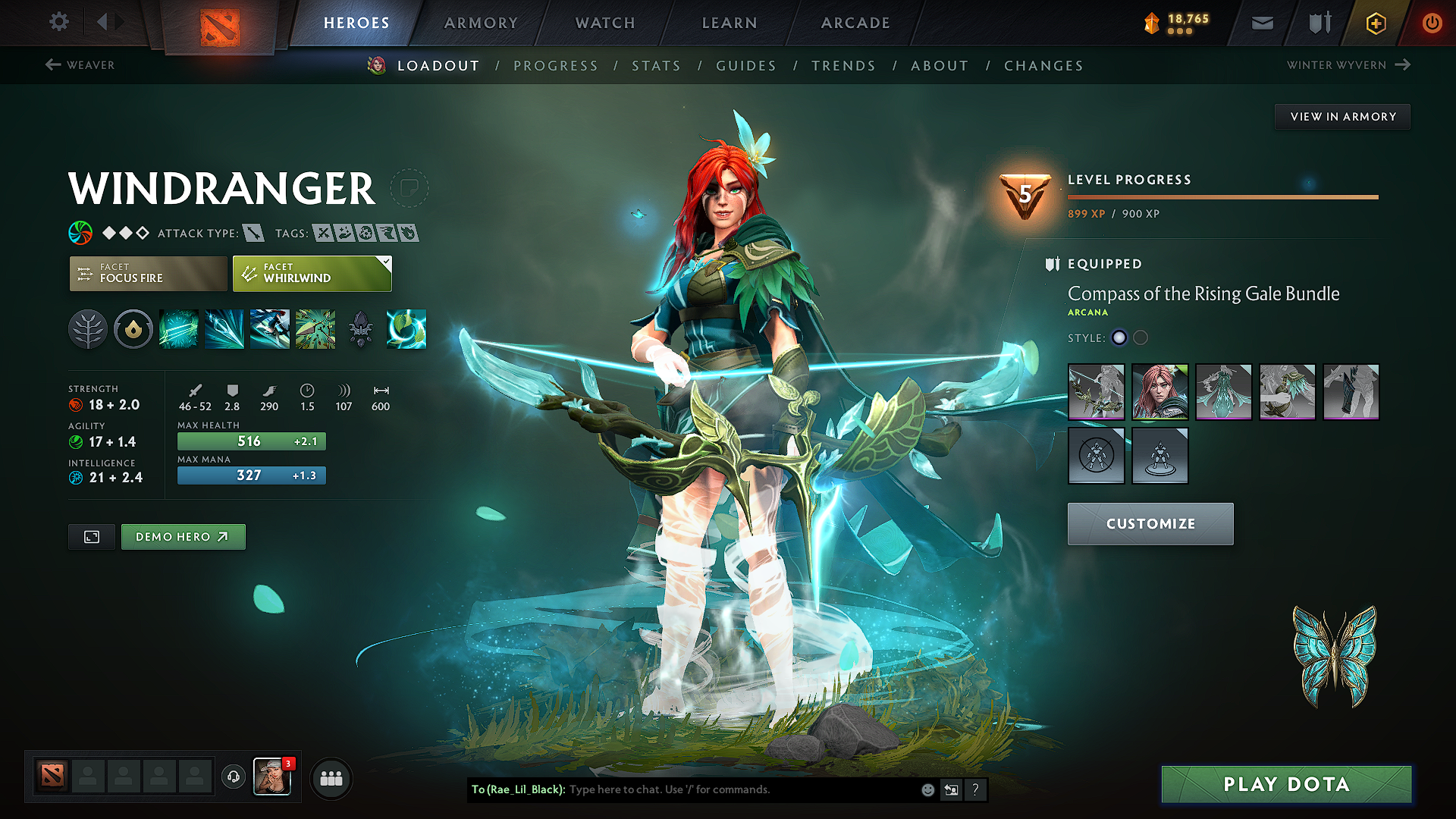Image resolution: width=1456 pixels, height=819 pixels.
Task: Inspect the Windrun ability icon
Action: (270, 329)
